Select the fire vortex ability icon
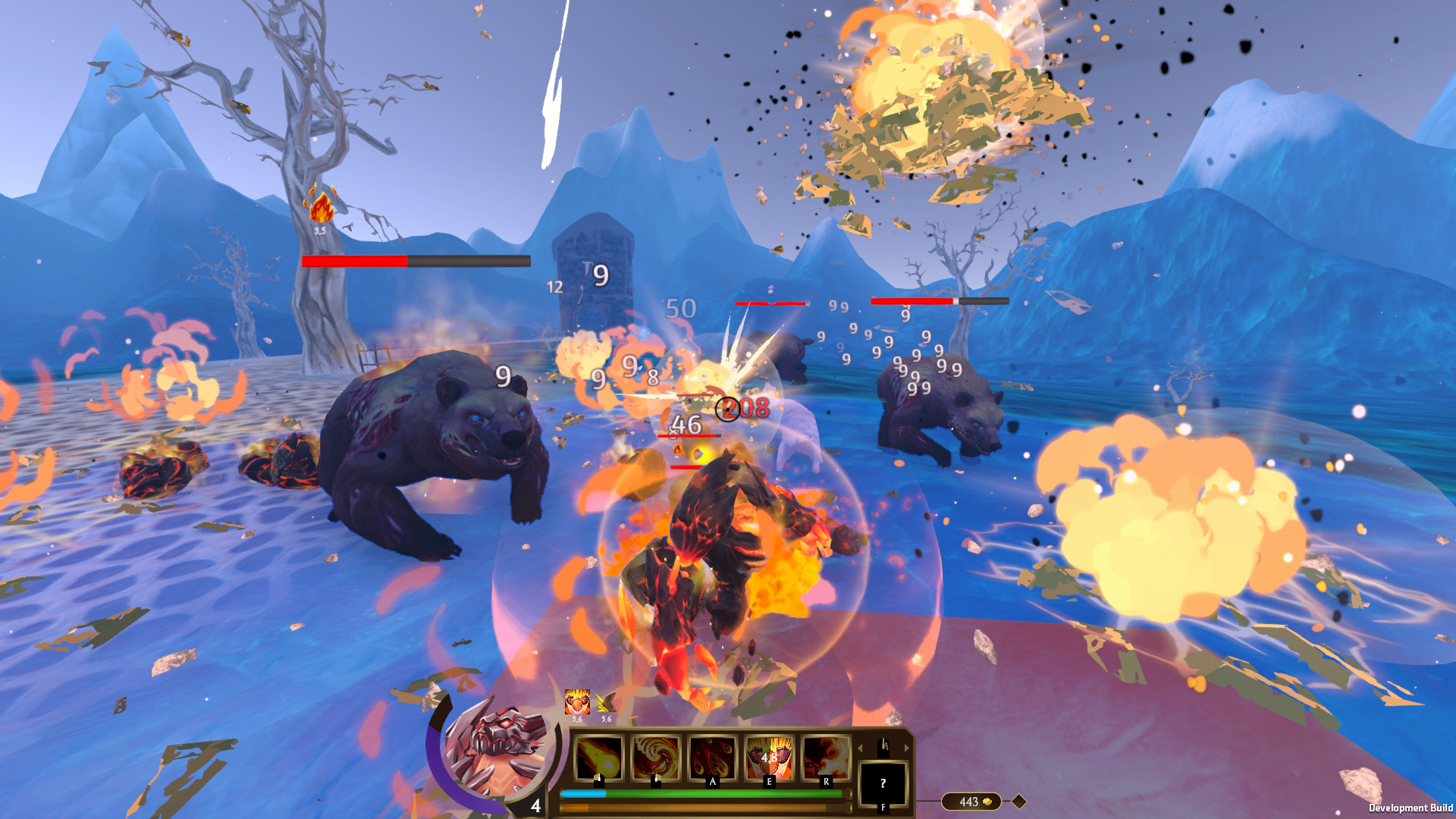This screenshot has width=1456, height=819. pos(655,758)
